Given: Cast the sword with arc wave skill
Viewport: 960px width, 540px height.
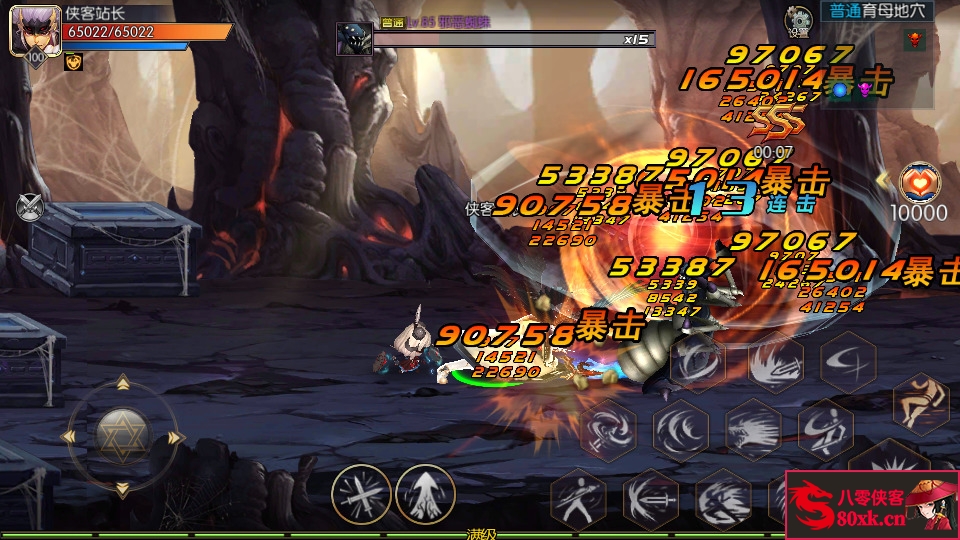Looking at the screenshot, I should point(651,497).
